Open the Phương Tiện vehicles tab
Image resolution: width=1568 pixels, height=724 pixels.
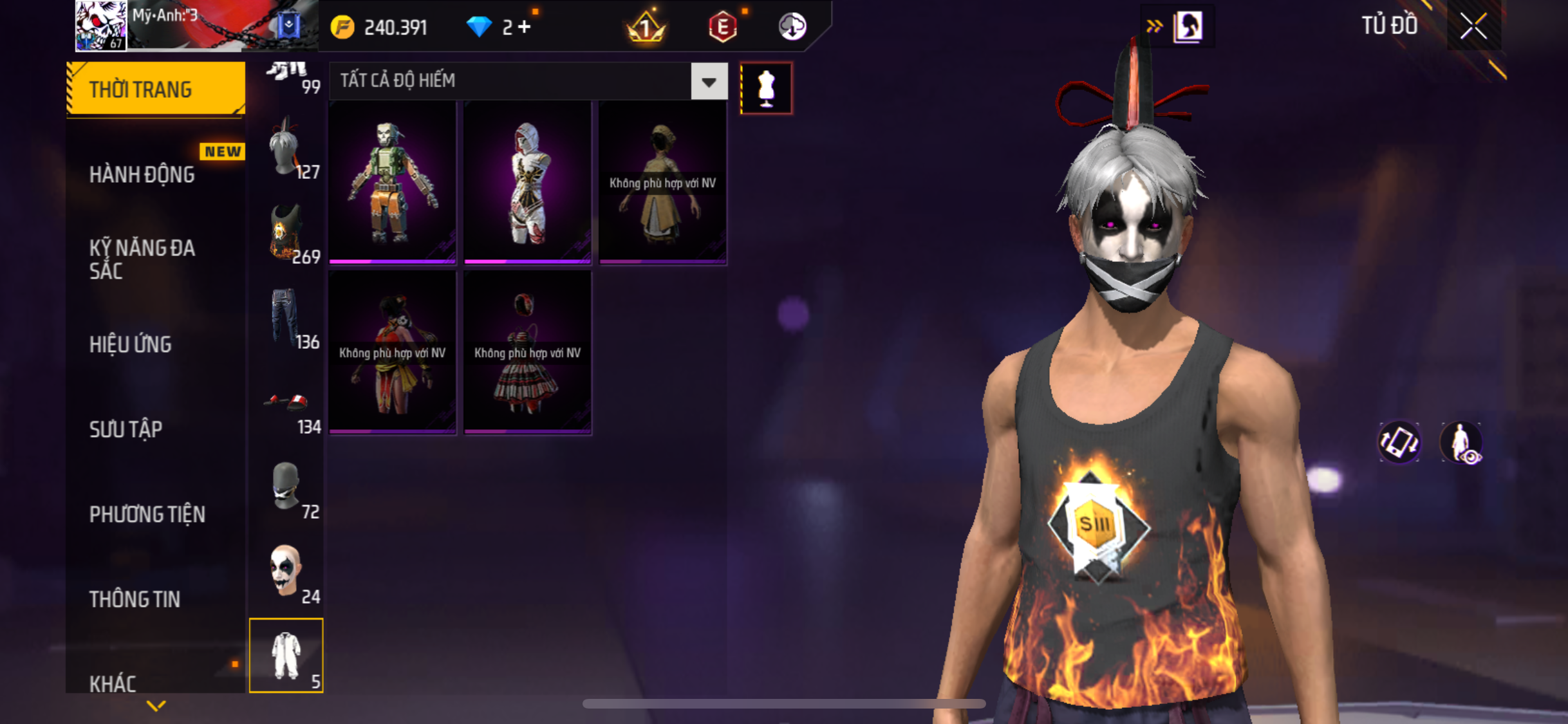147,514
